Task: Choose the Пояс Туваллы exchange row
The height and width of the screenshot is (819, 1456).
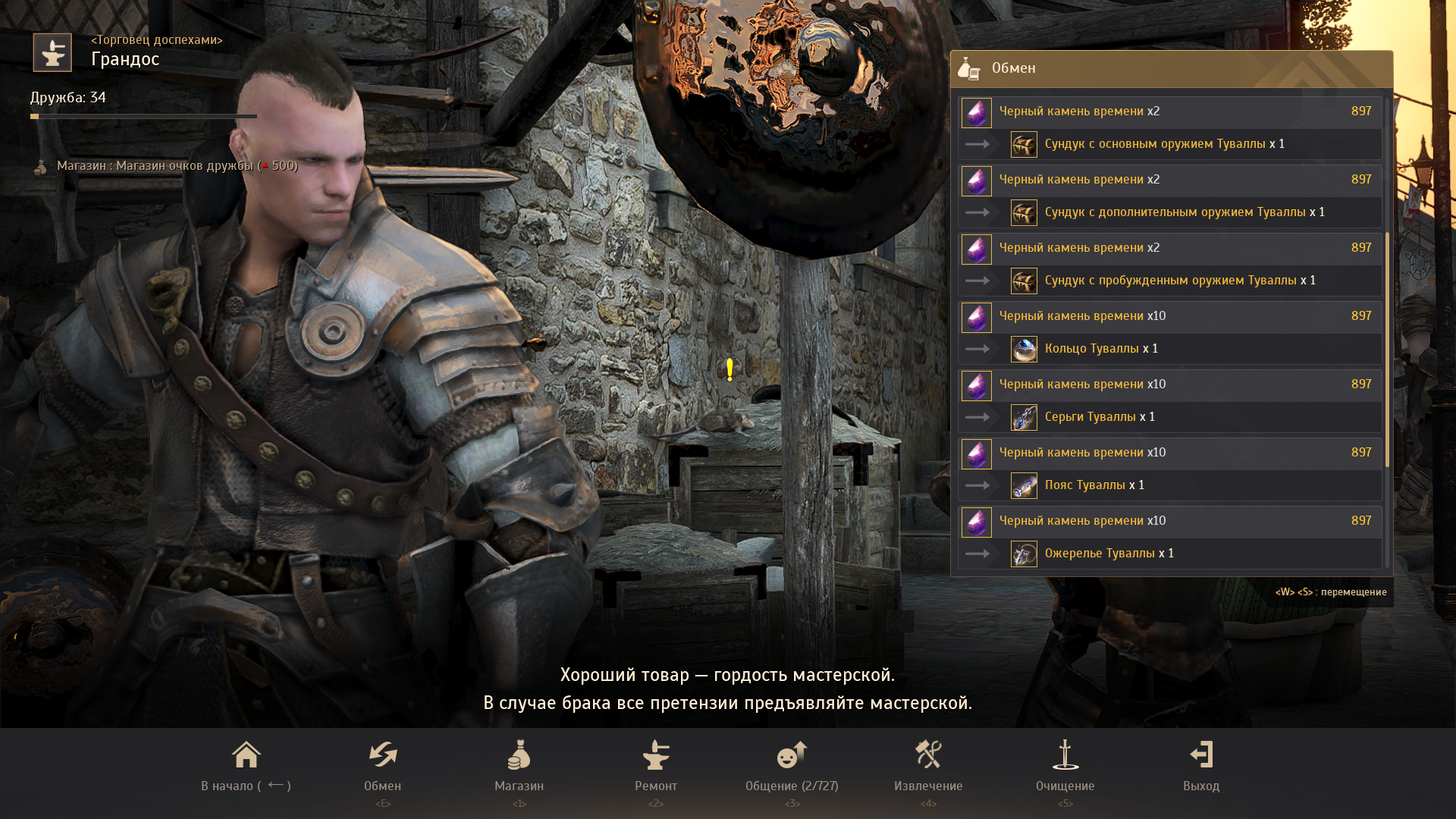Action: click(x=1169, y=469)
